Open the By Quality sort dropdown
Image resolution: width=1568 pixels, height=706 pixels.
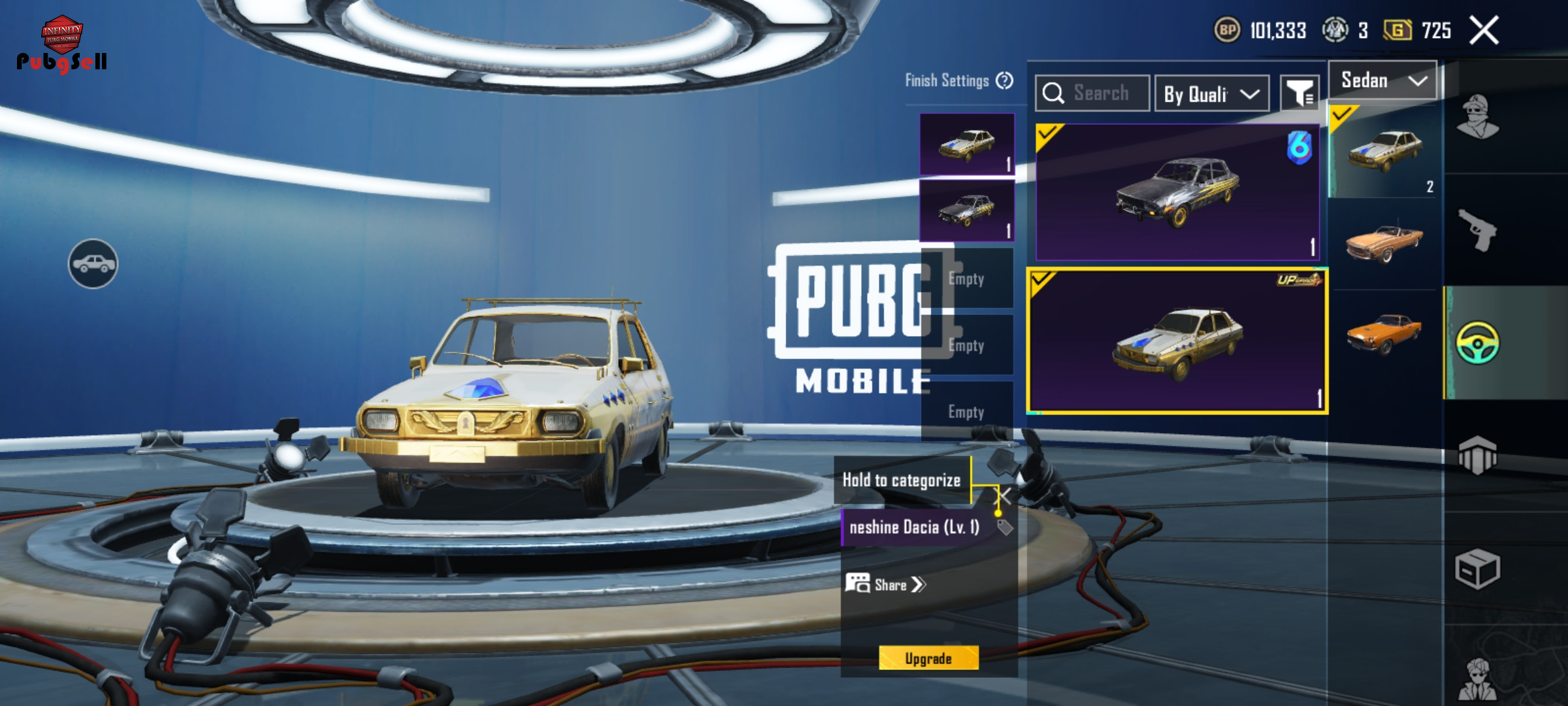[1212, 94]
